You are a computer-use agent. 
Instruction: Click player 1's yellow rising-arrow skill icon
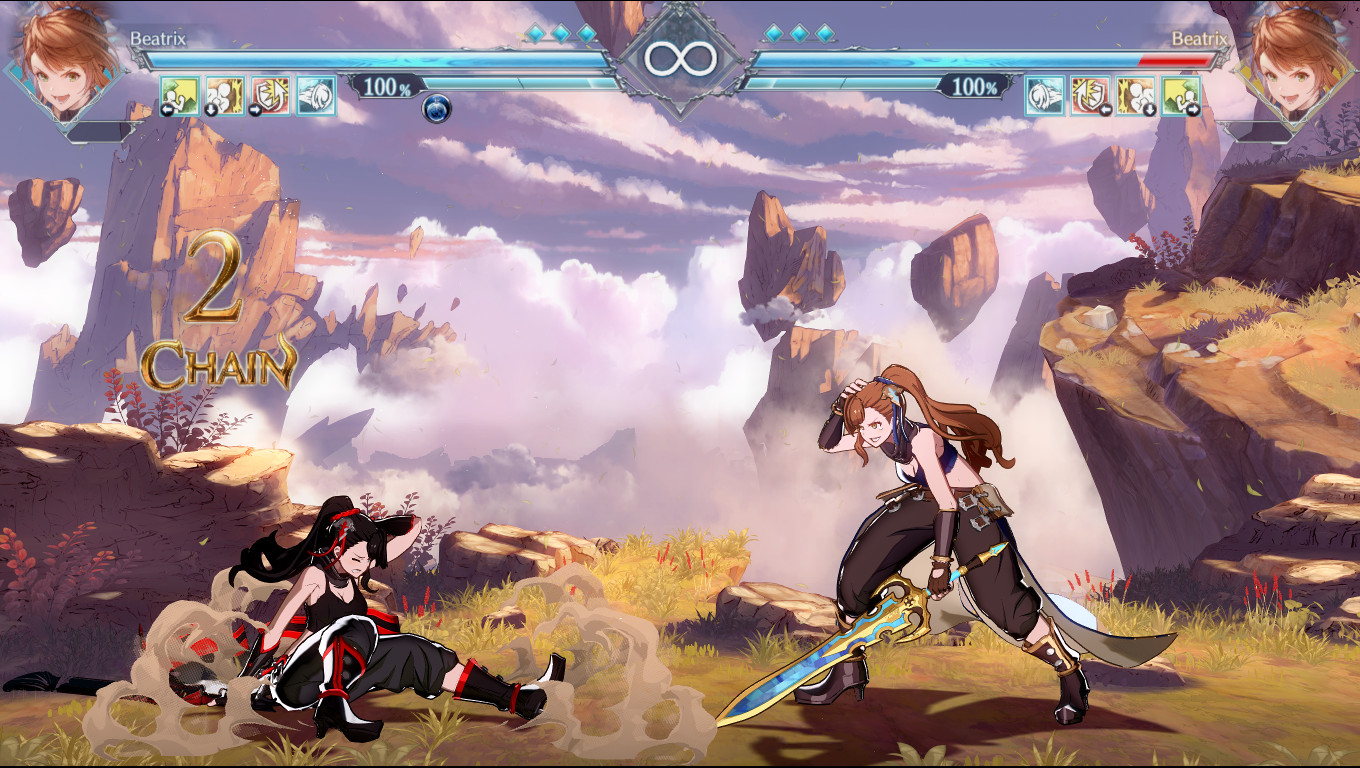[180, 96]
